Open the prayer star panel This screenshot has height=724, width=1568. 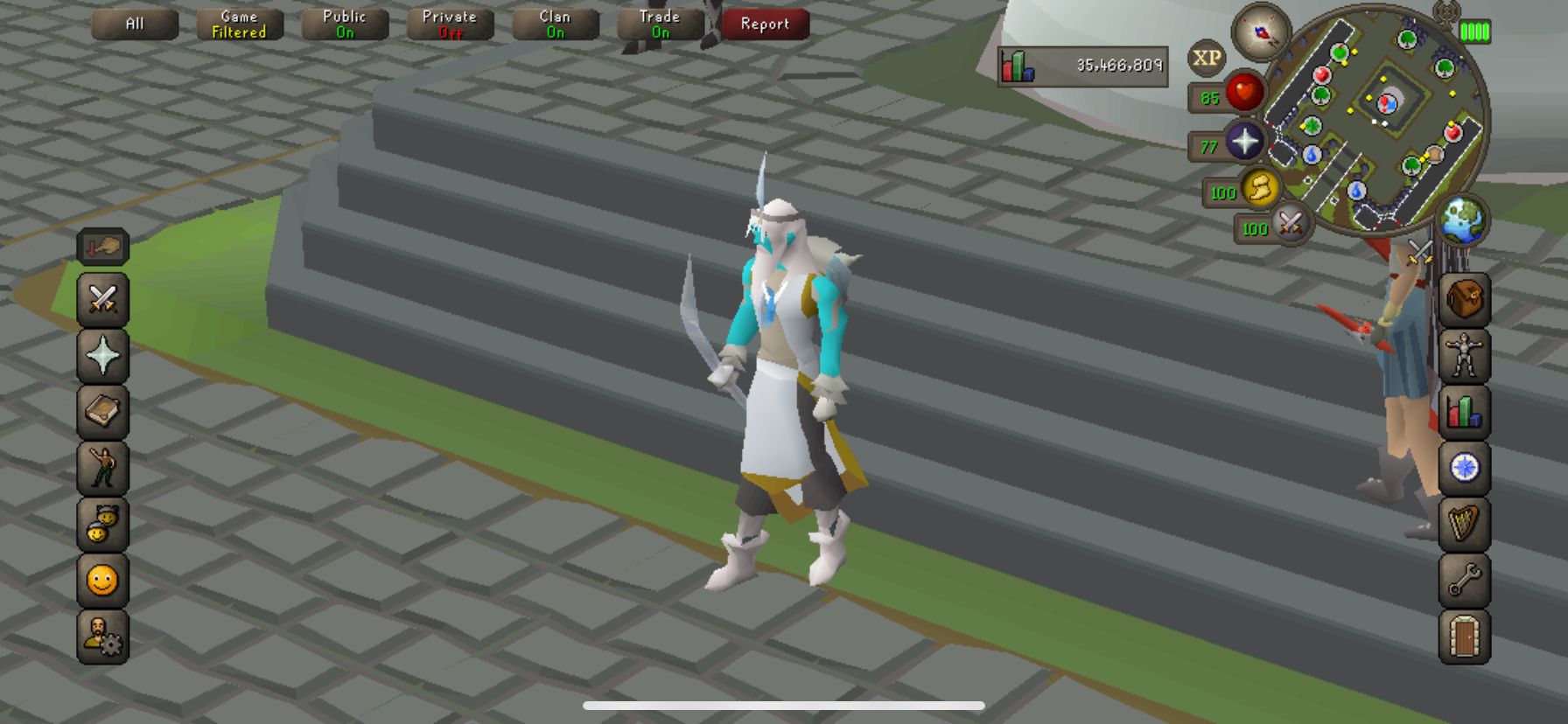pos(102,355)
